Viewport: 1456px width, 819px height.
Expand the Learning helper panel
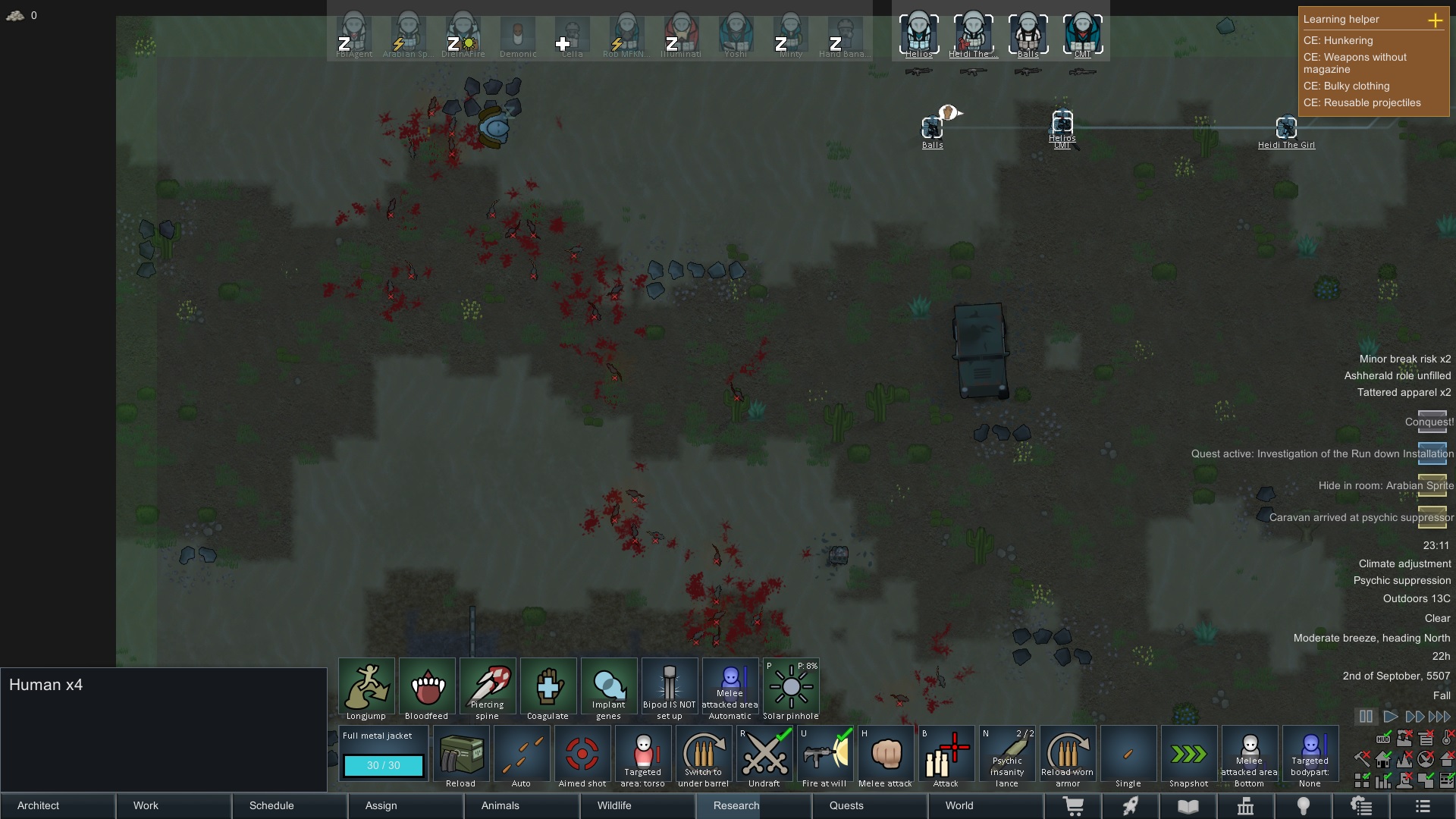pyautogui.click(x=1437, y=20)
